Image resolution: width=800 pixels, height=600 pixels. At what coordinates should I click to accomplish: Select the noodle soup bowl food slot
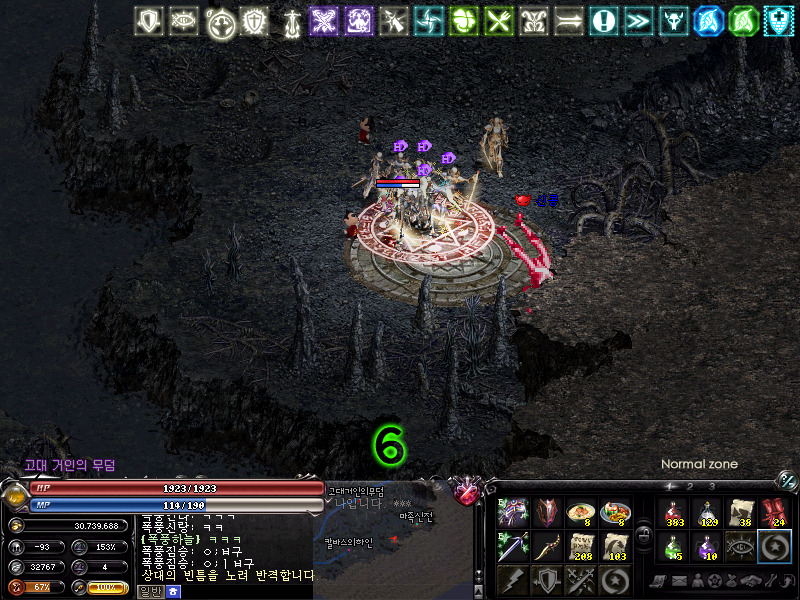click(581, 513)
